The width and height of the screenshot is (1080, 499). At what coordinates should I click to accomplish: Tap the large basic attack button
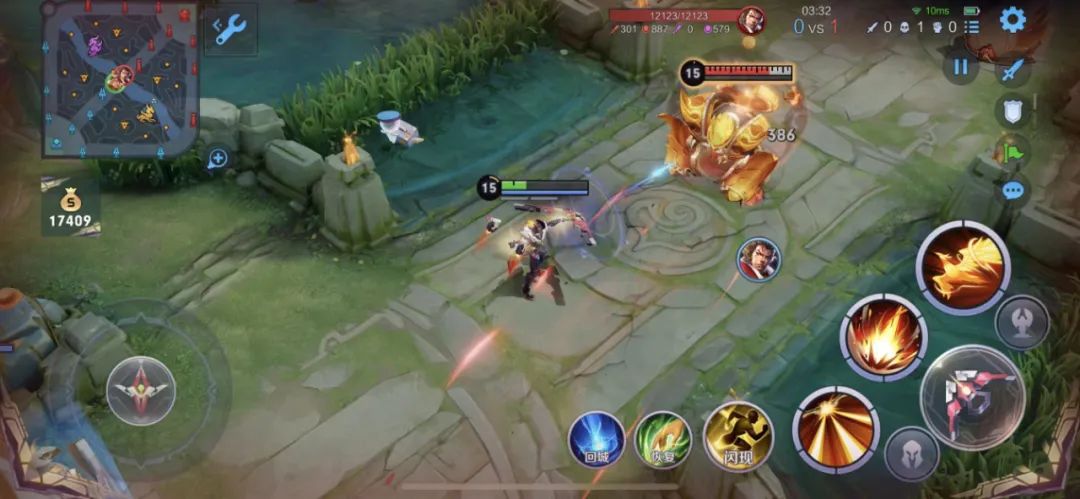pos(972,397)
